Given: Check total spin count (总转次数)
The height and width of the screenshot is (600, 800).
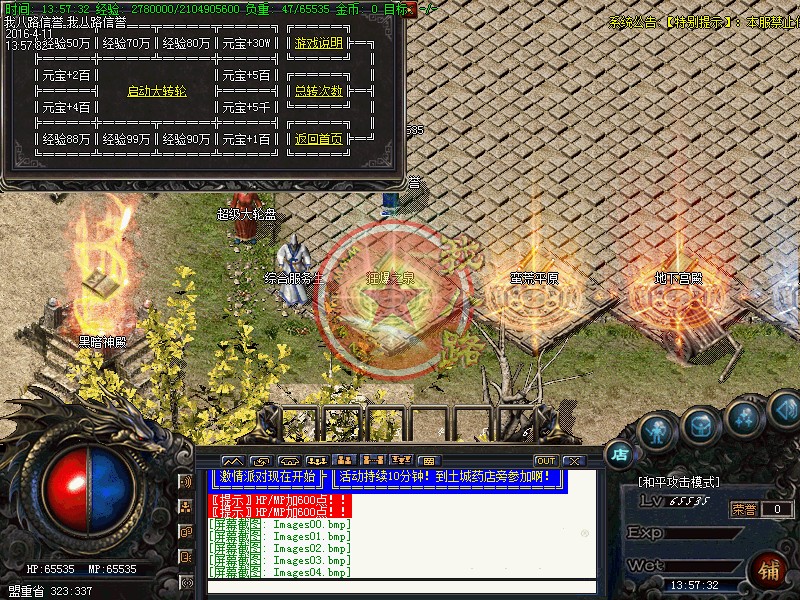Looking at the screenshot, I should point(319,91).
